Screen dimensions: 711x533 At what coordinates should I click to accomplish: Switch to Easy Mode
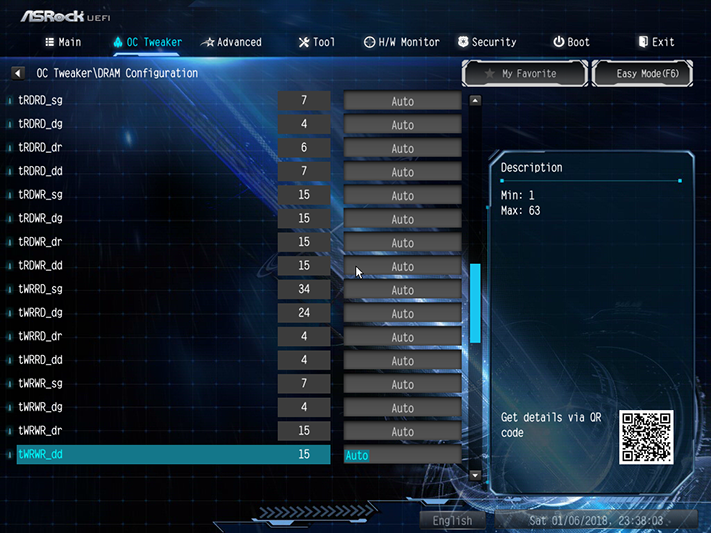point(641,73)
